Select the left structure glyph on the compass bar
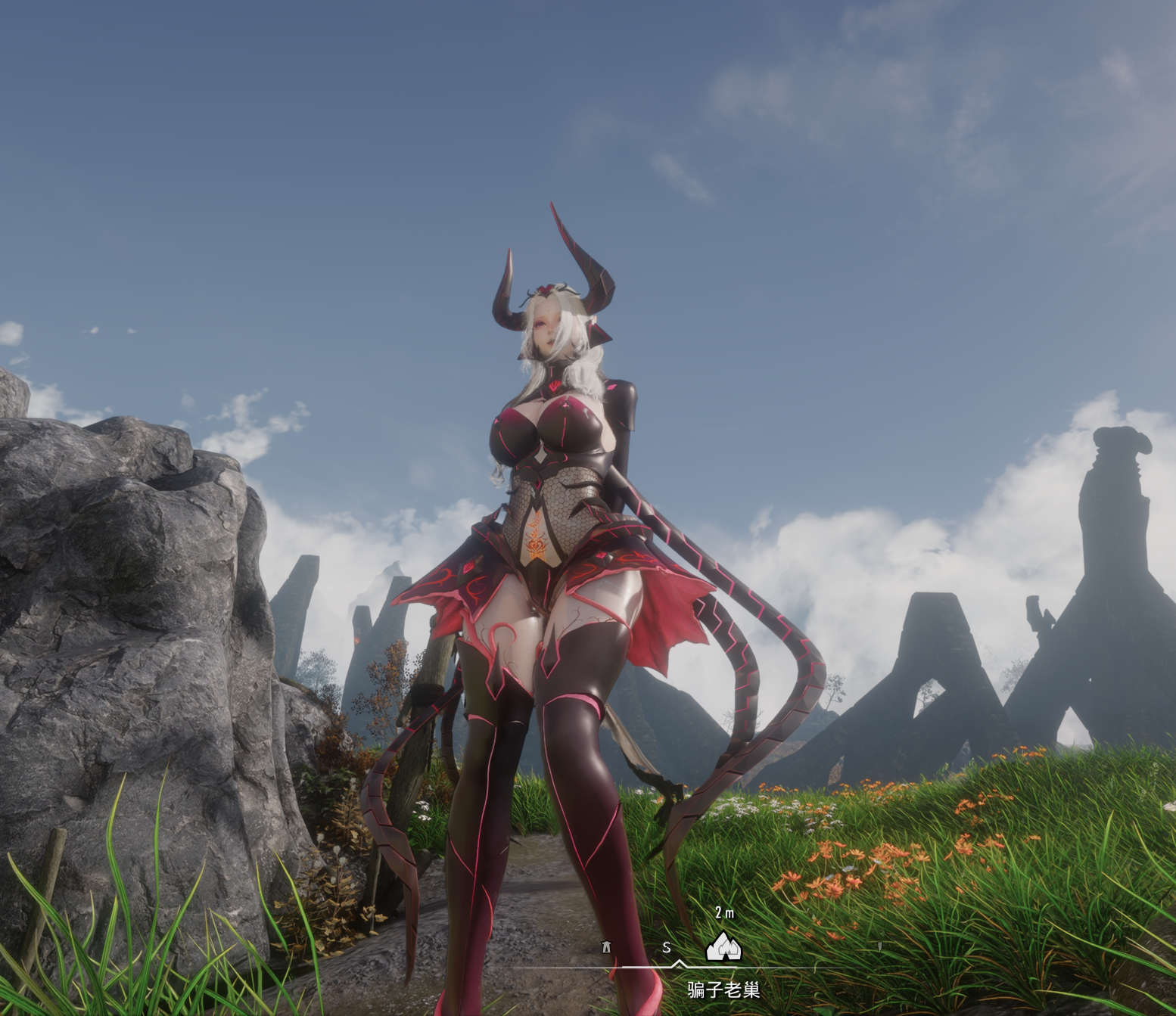The image size is (1176, 1016). pos(606,946)
